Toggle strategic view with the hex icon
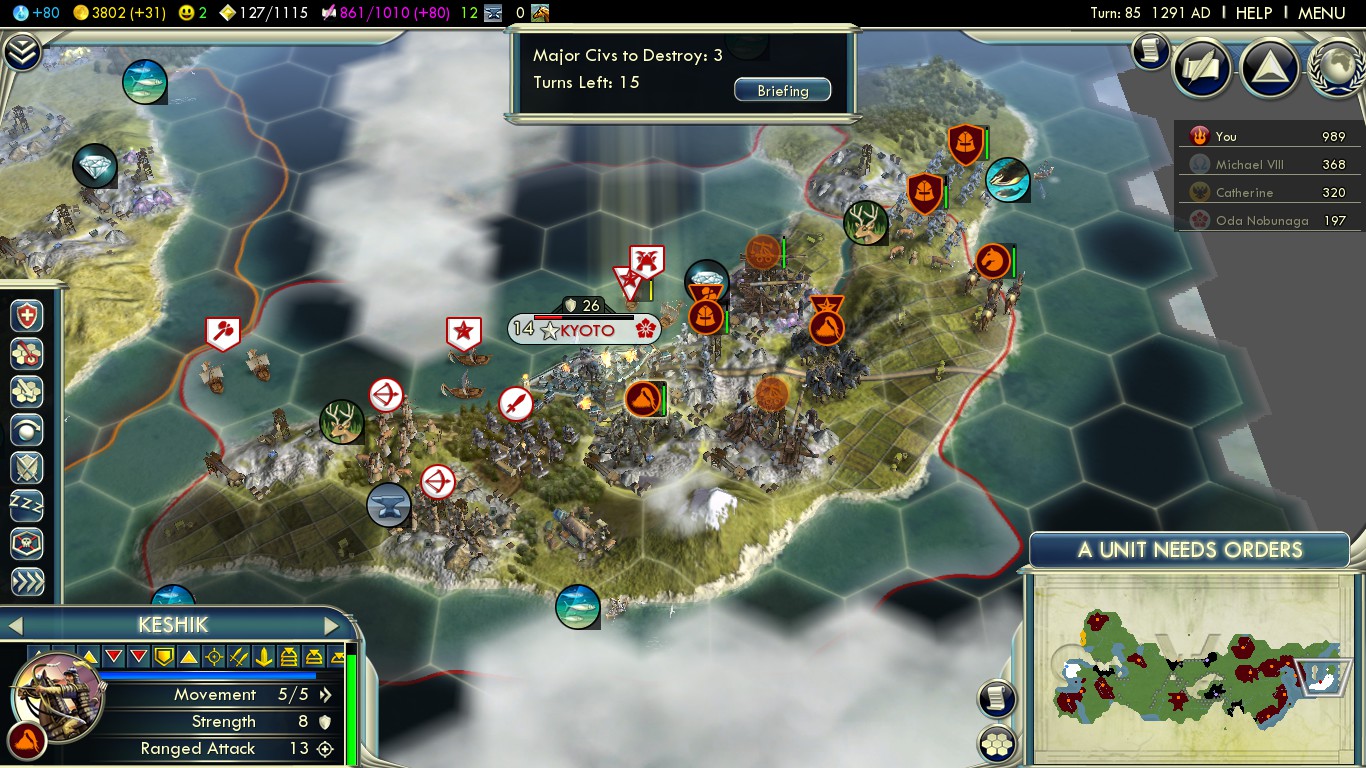This screenshot has width=1366, height=768. tap(996, 743)
